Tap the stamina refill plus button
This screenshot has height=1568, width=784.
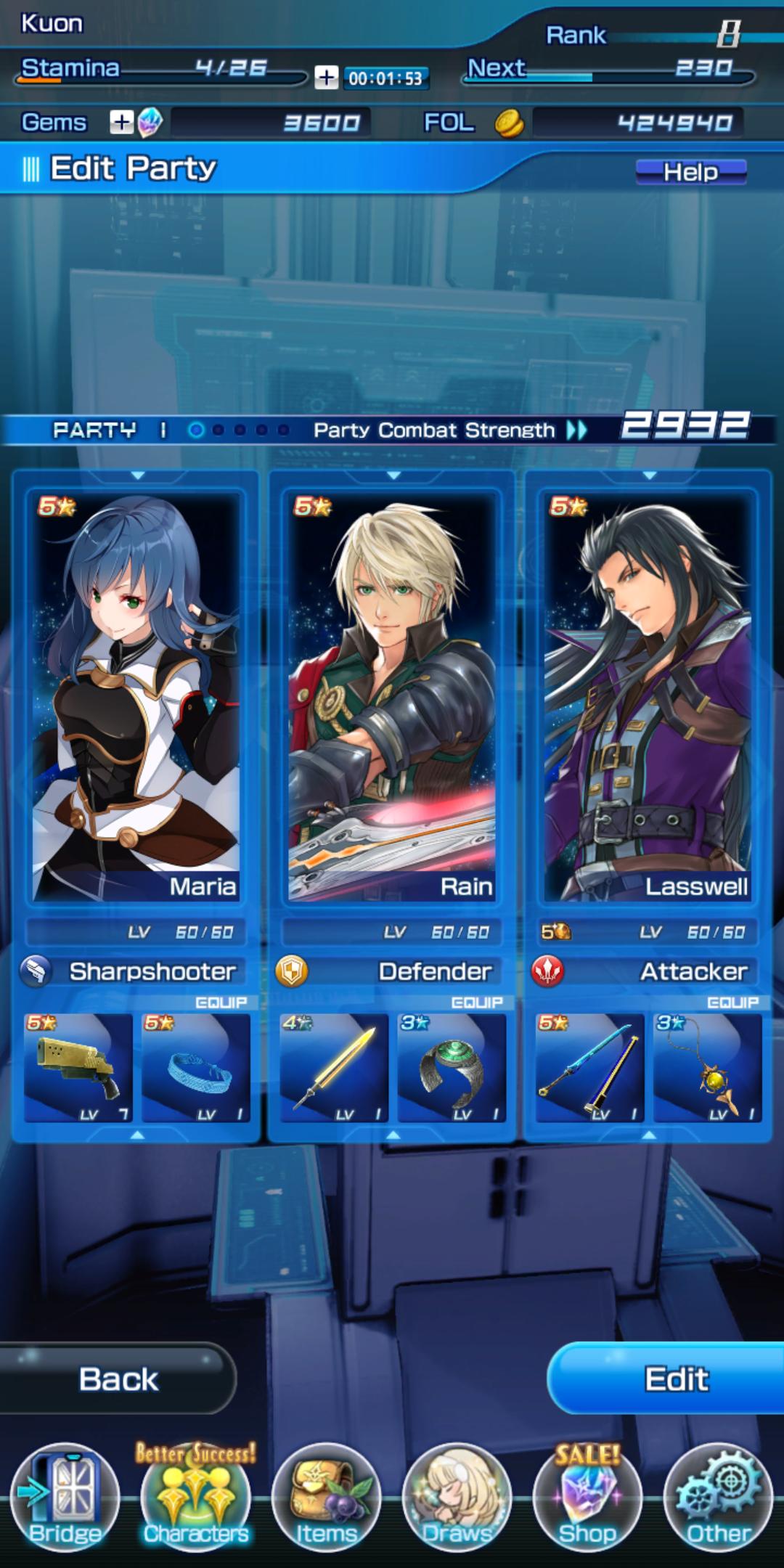click(x=326, y=77)
